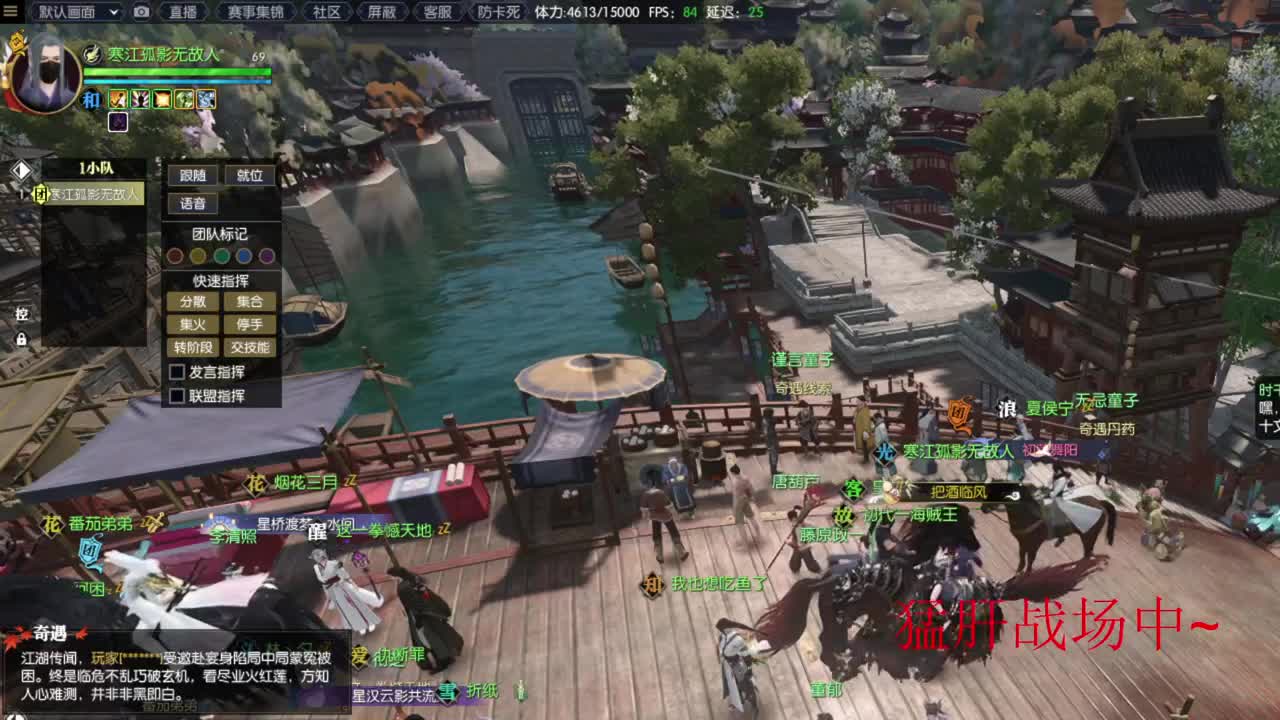
Task: Collapse the team panel with the diamond arrow
Action: 23,169
